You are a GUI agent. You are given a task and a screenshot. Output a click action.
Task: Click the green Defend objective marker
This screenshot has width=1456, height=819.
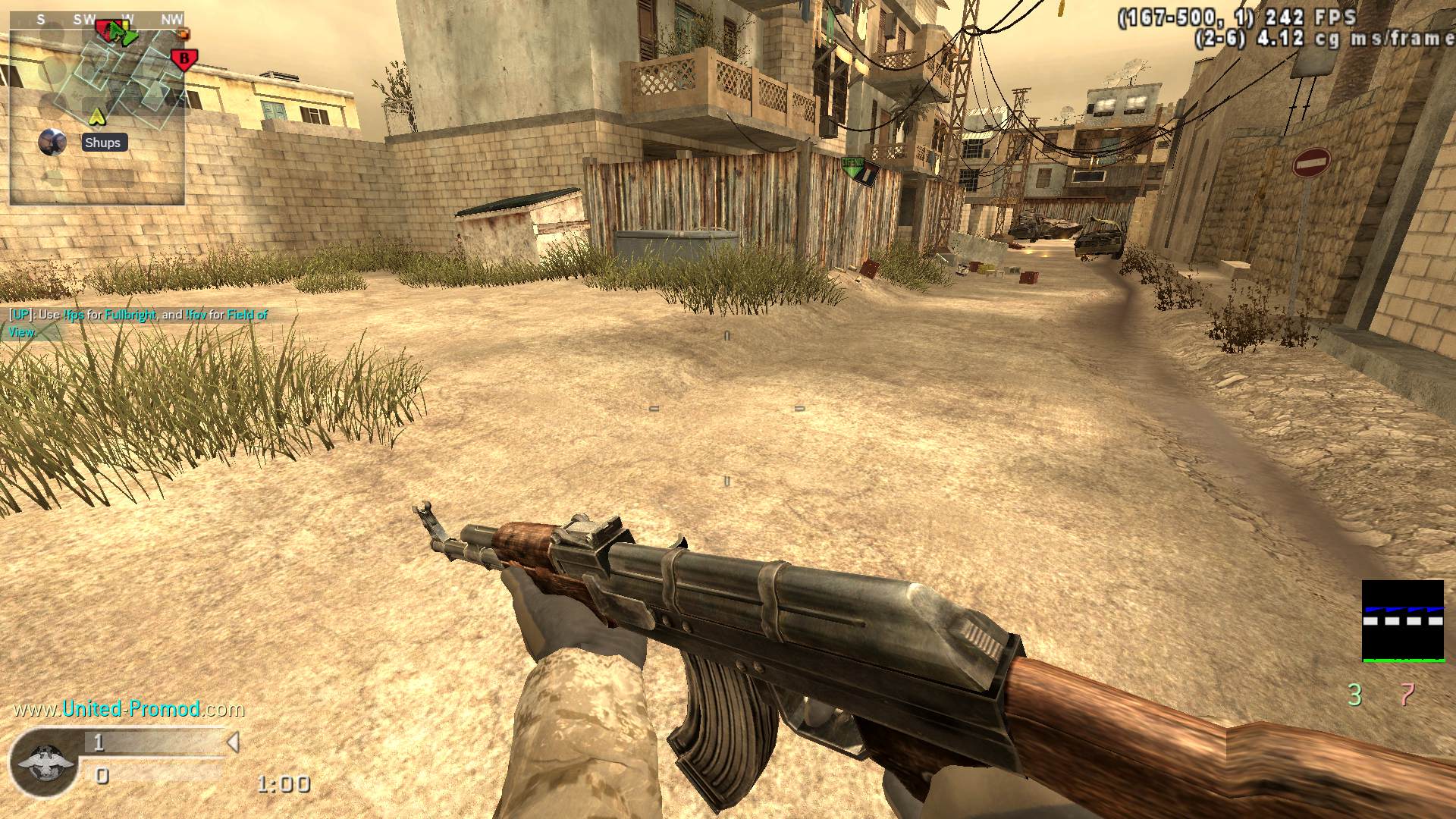pyautogui.click(x=861, y=171)
